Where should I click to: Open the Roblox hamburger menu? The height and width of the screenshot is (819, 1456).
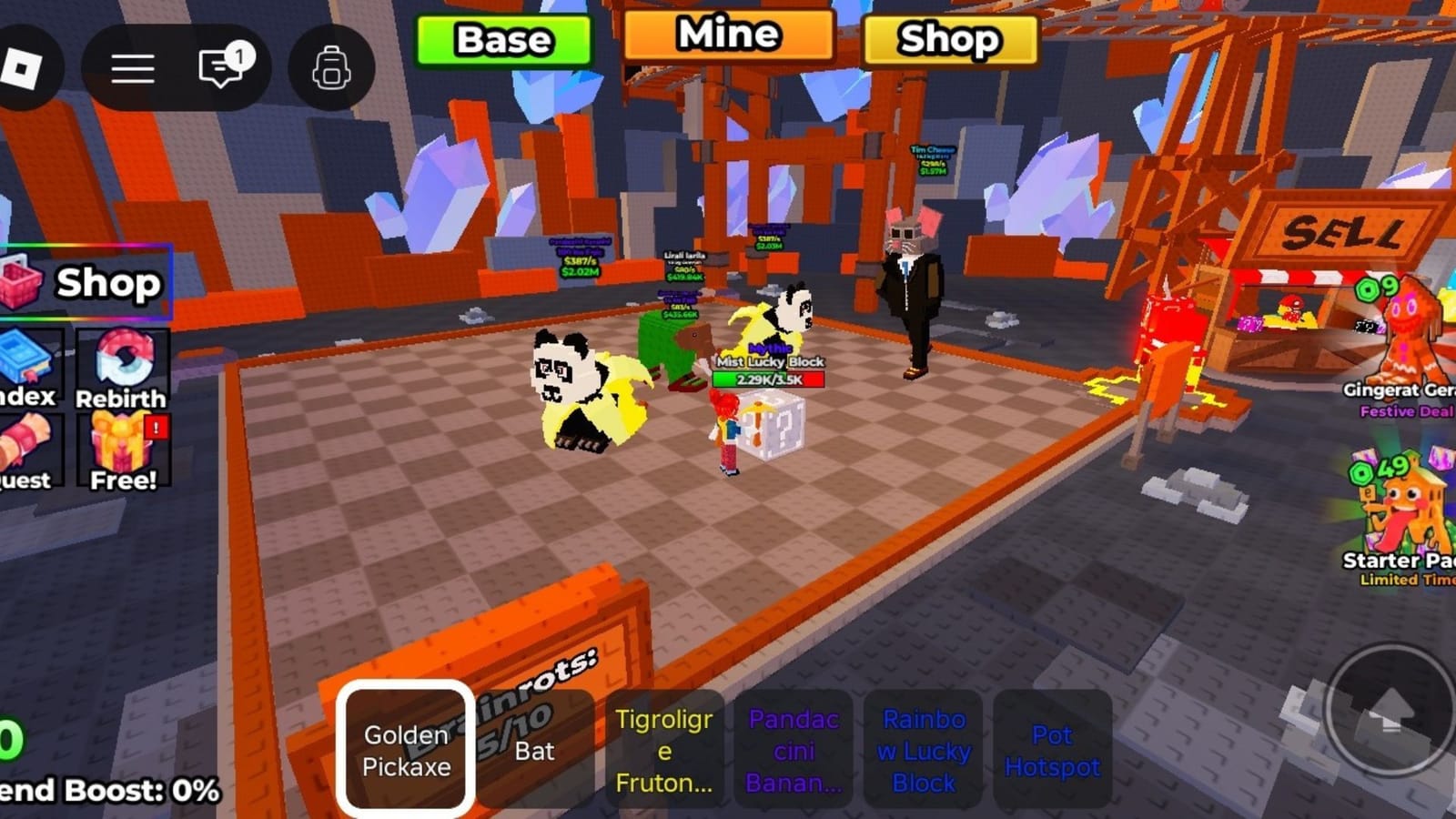click(x=132, y=68)
